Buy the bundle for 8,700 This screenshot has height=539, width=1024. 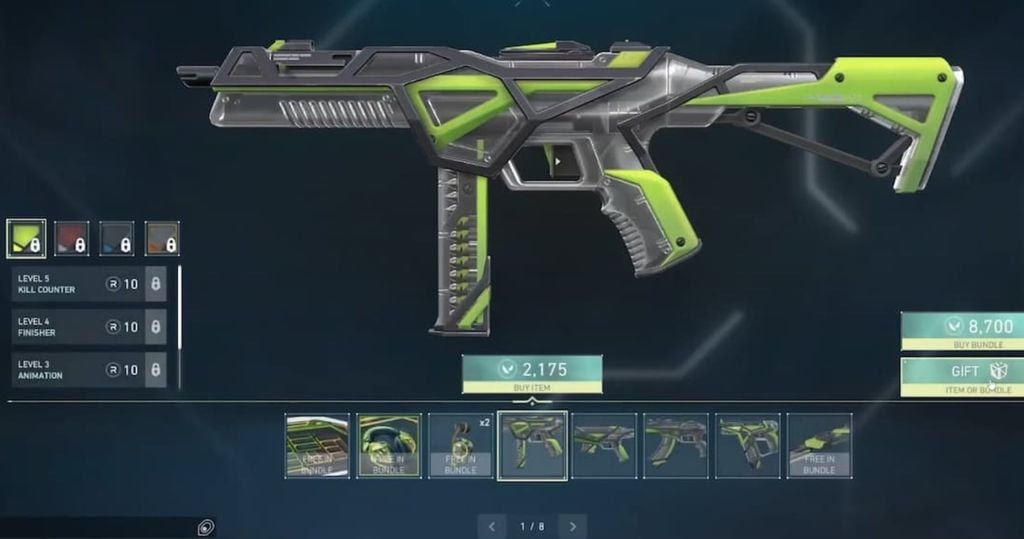pyautogui.click(x=962, y=331)
